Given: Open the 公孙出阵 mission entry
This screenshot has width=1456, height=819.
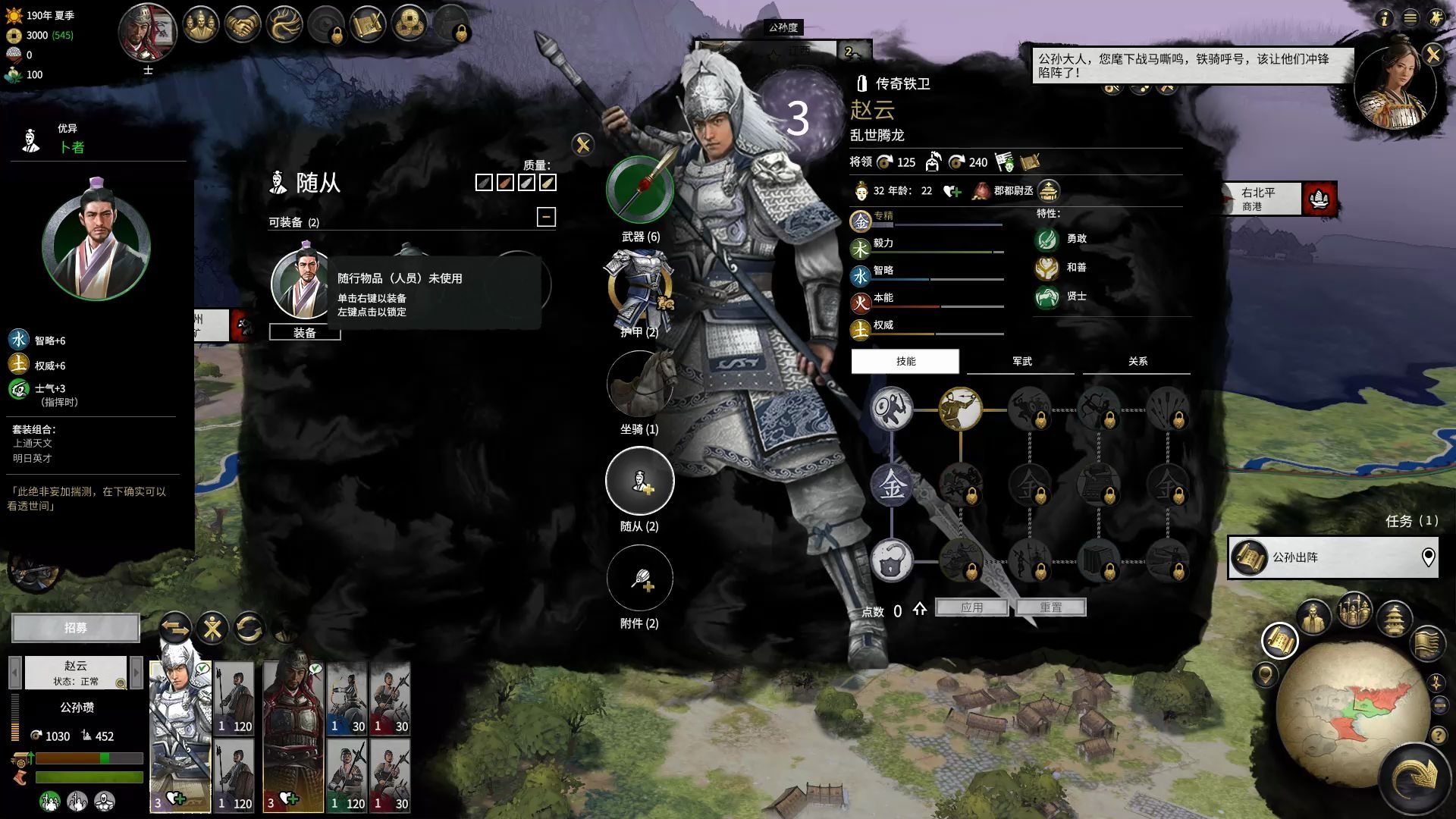Looking at the screenshot, I should (1332, 557).
